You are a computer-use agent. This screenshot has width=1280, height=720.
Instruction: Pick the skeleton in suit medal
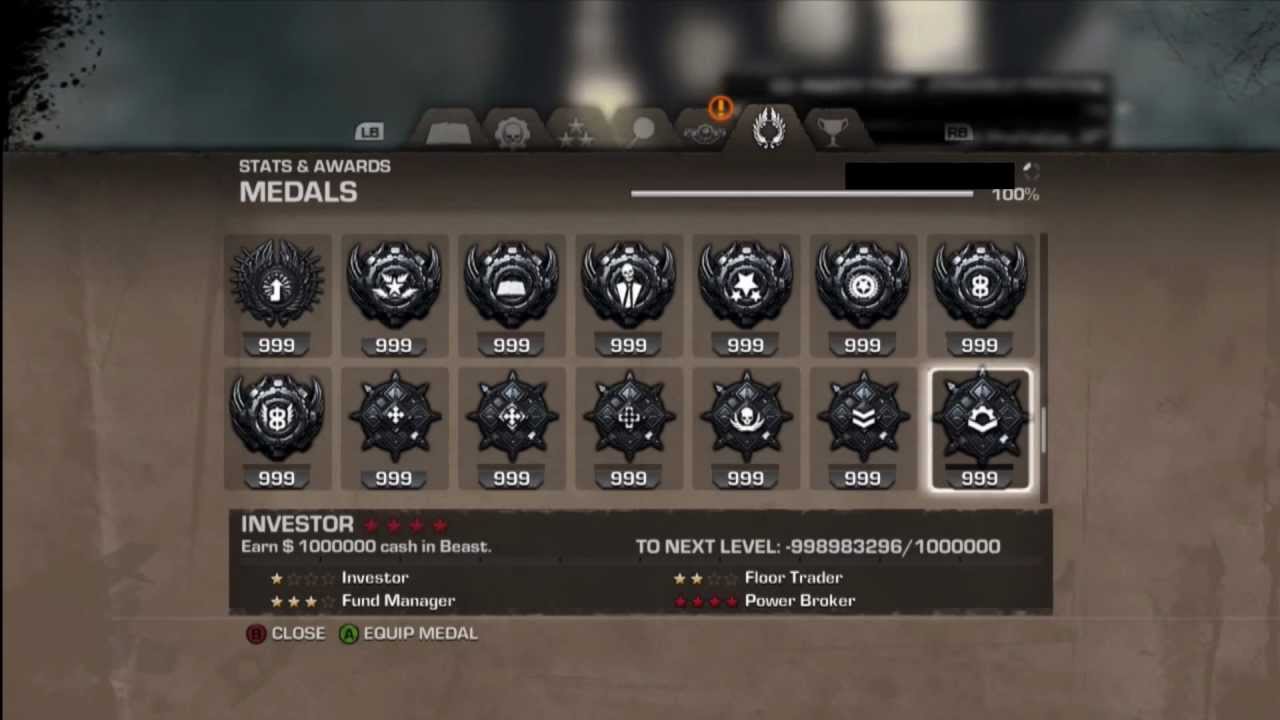628,283
